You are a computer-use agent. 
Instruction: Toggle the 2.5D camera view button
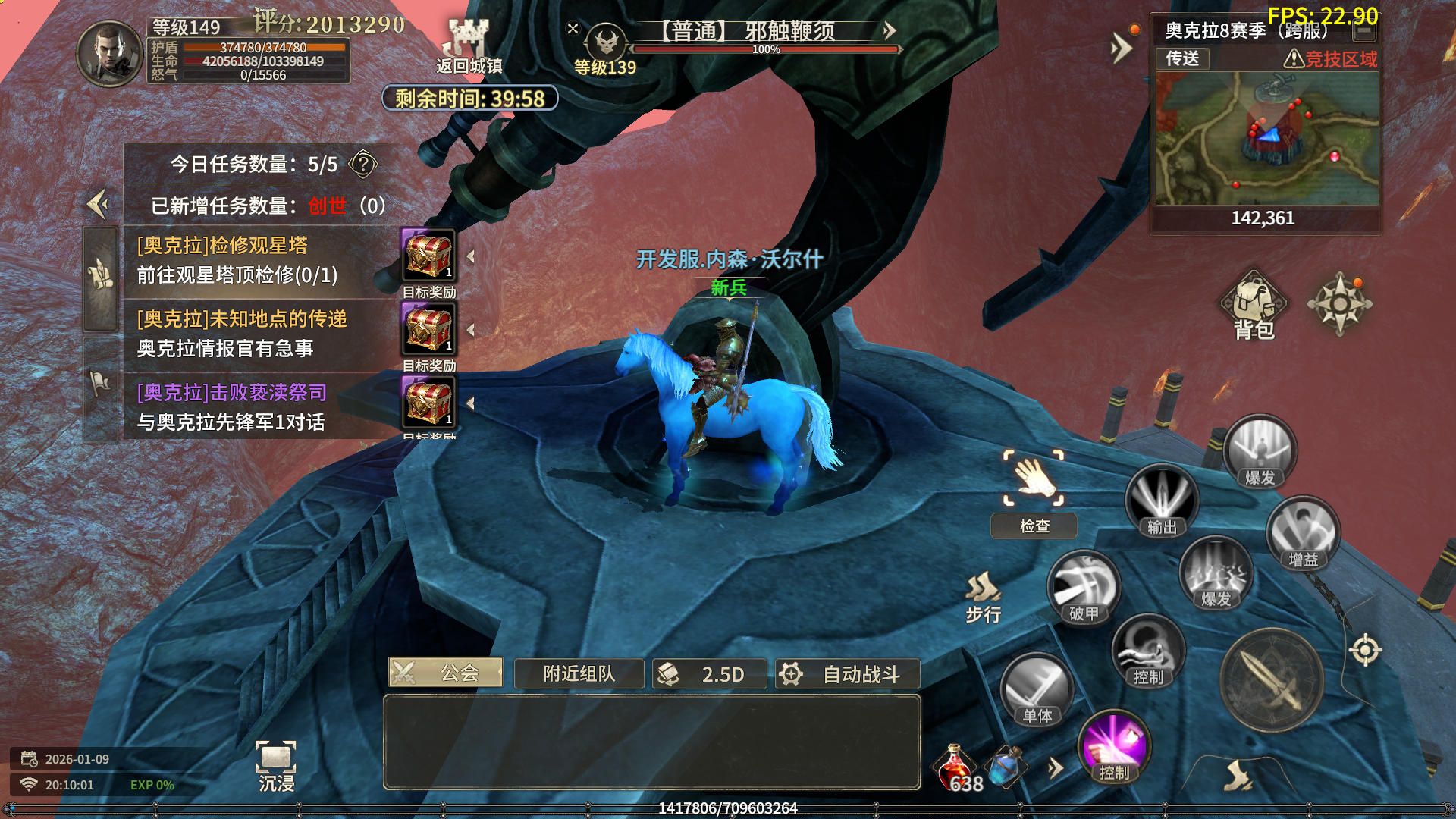pos(709,674)
